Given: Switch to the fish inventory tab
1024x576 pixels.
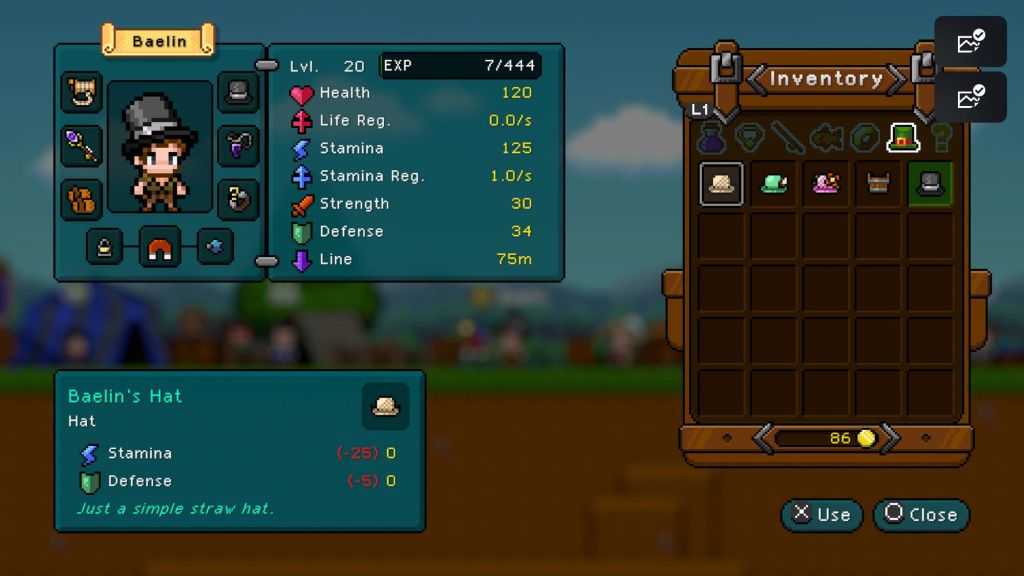Looking at the screenshot, I should tap(828, 138).
